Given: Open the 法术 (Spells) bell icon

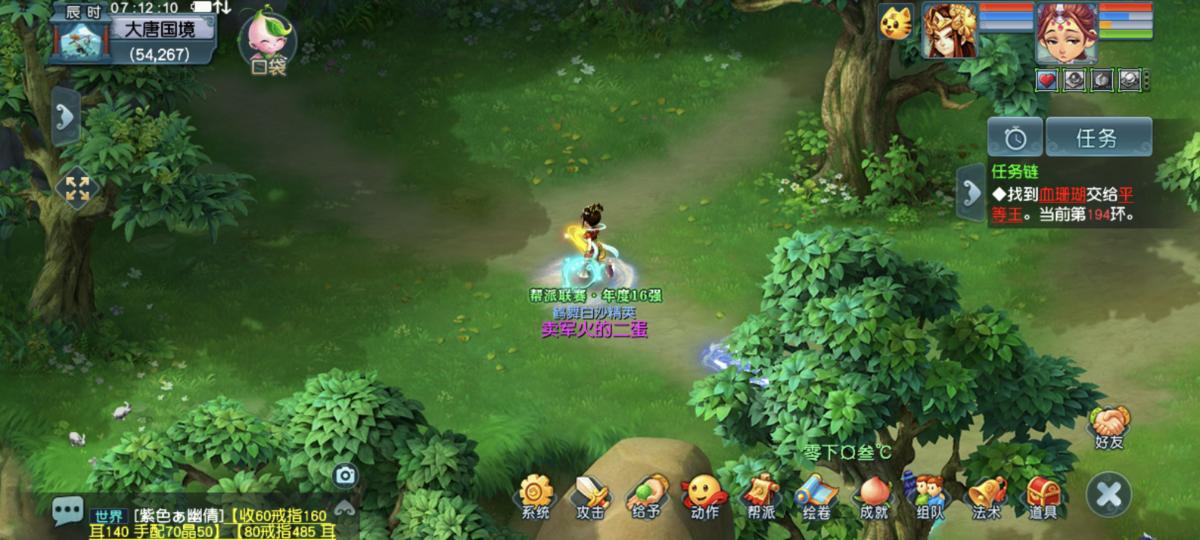Looking at the screenshot, I should point(986,495).
